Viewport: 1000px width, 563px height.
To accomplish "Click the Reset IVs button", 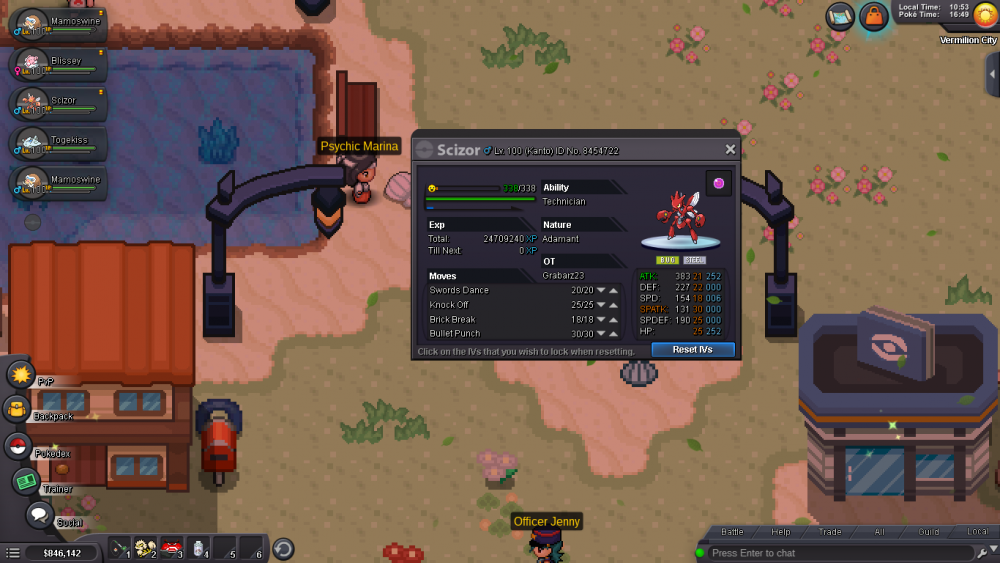I will (692, 350).
